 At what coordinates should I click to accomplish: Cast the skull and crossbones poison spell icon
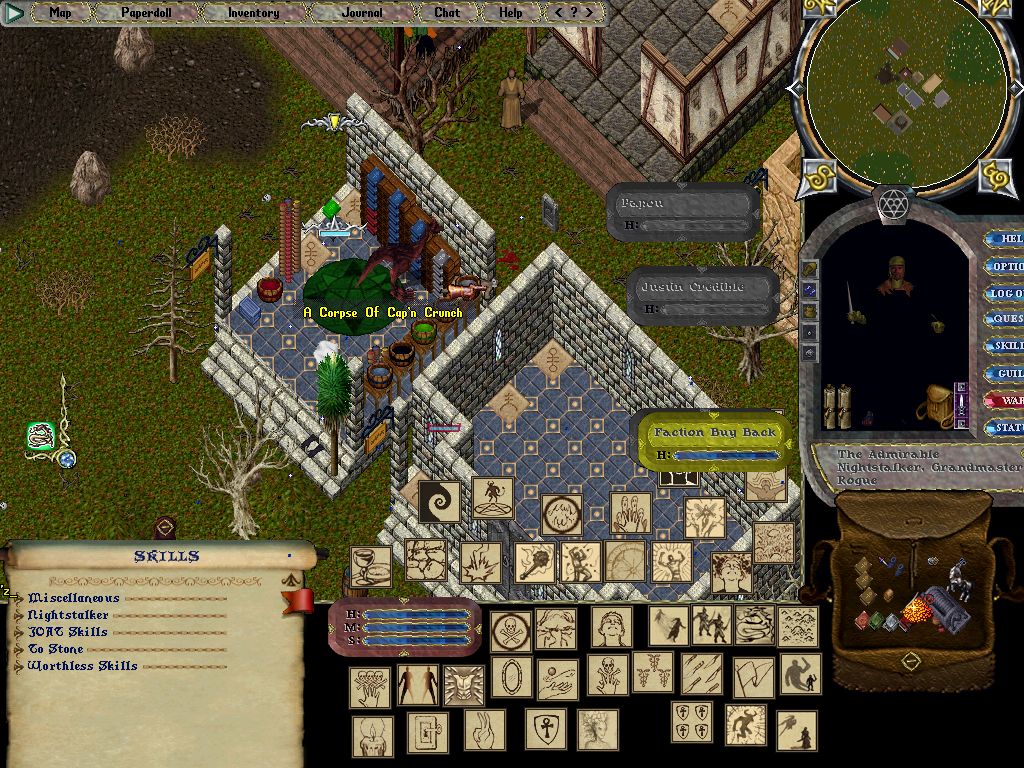point(510,631)
